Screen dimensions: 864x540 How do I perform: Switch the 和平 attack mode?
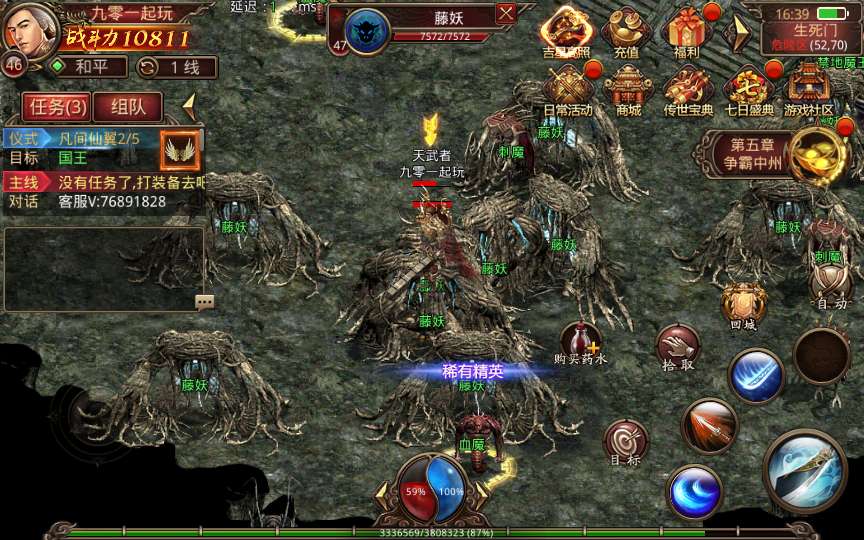coord(89,67)
